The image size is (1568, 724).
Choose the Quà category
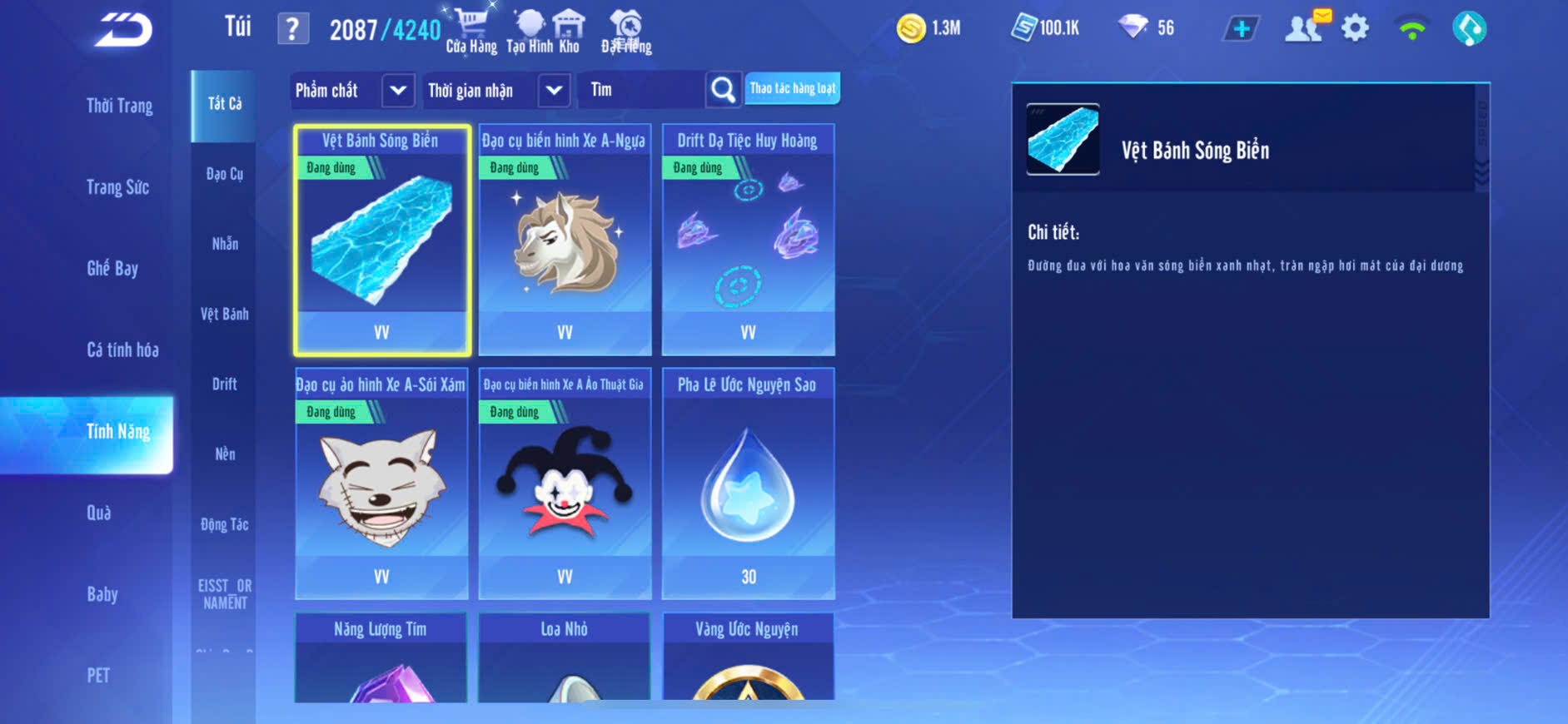tap(99, 513)
